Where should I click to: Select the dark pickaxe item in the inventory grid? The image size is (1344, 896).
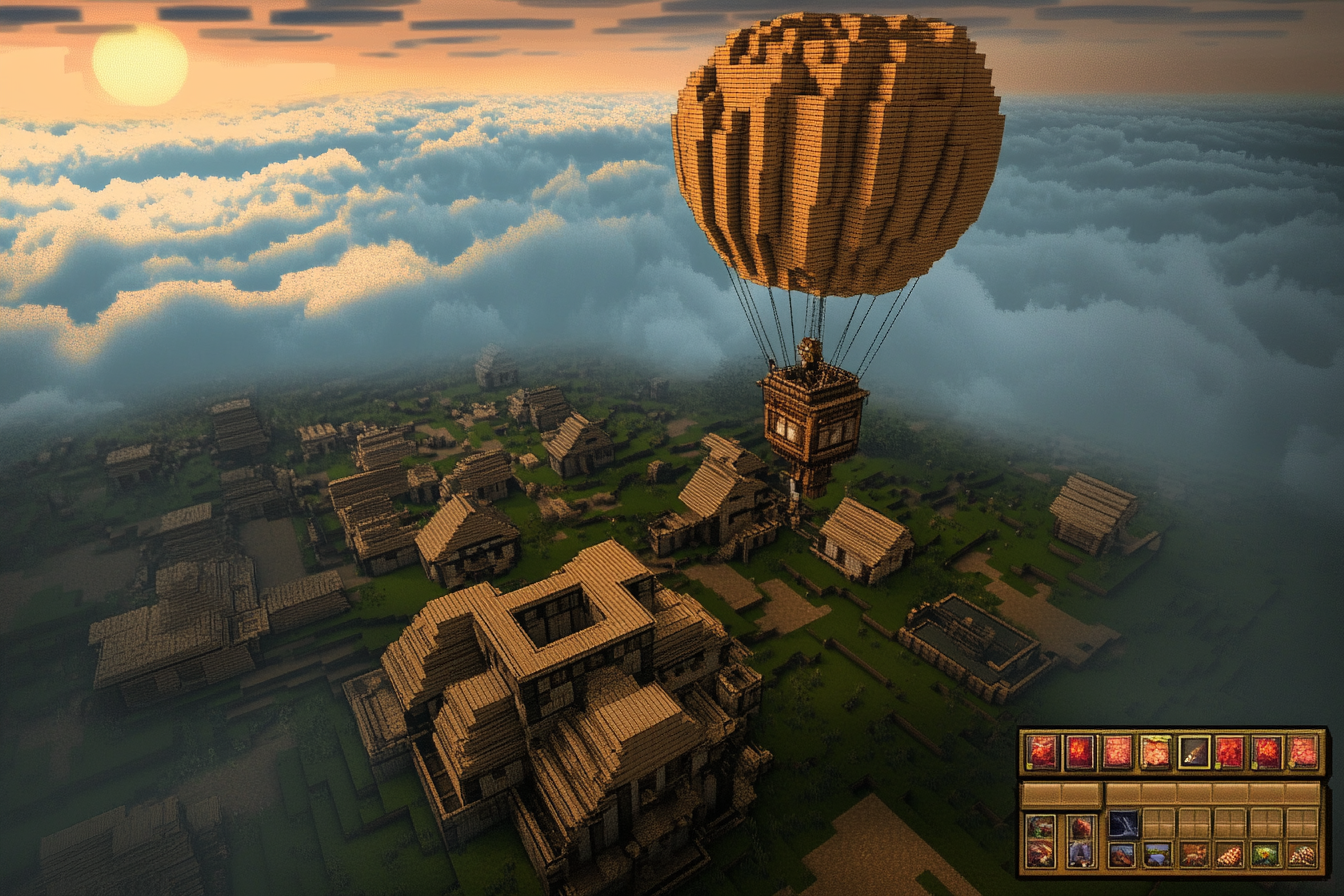1123,824
